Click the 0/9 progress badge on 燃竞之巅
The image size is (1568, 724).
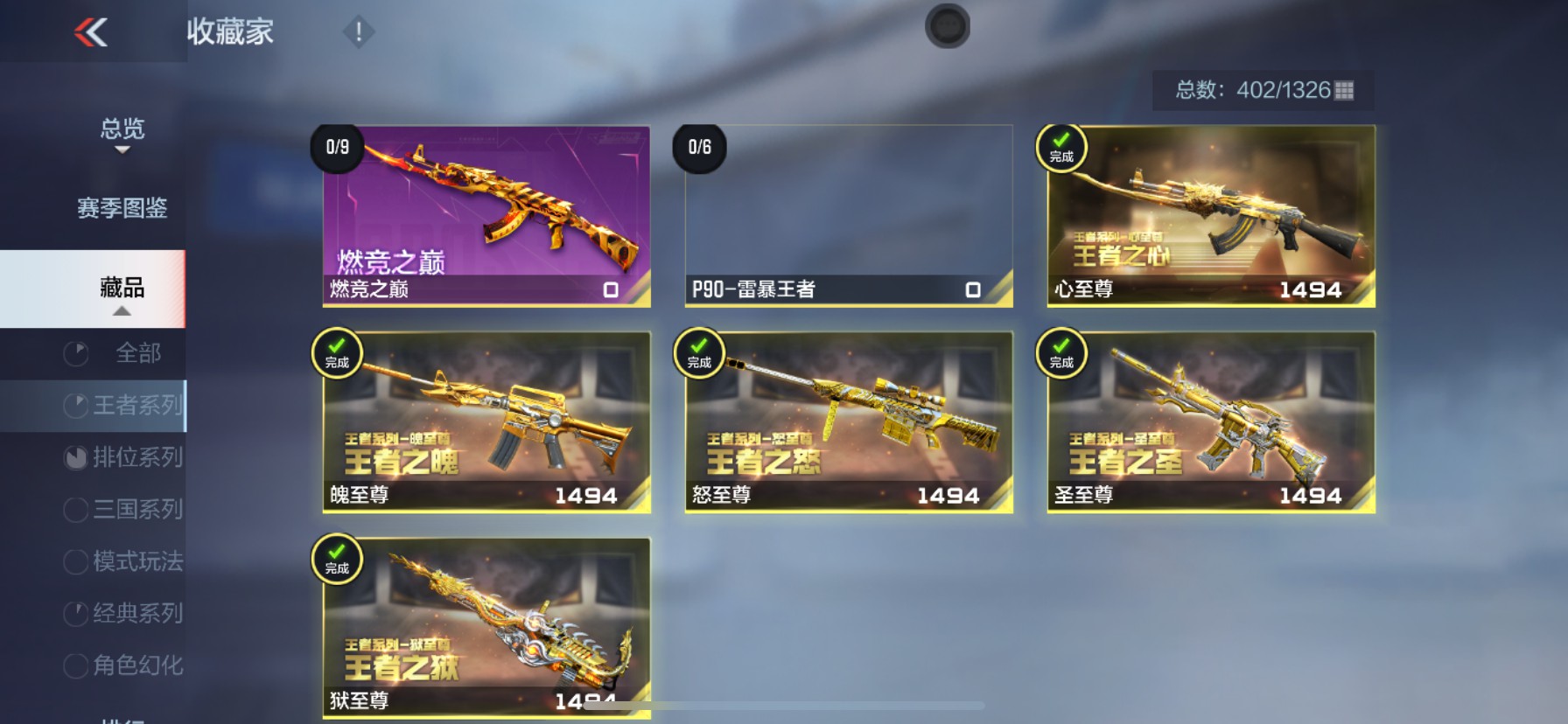tap(337, 148)
